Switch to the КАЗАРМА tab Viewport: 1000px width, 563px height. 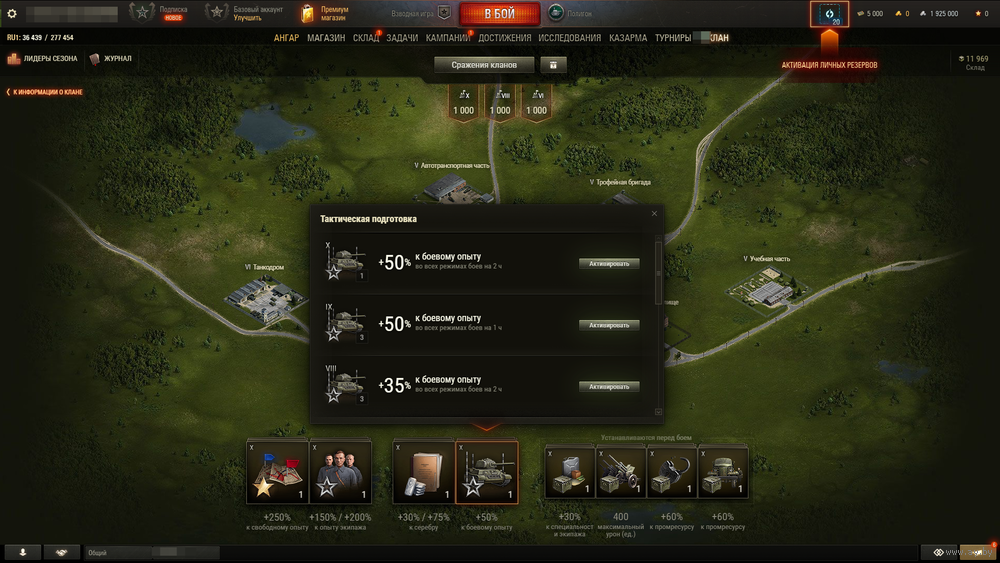pos(628,38)
